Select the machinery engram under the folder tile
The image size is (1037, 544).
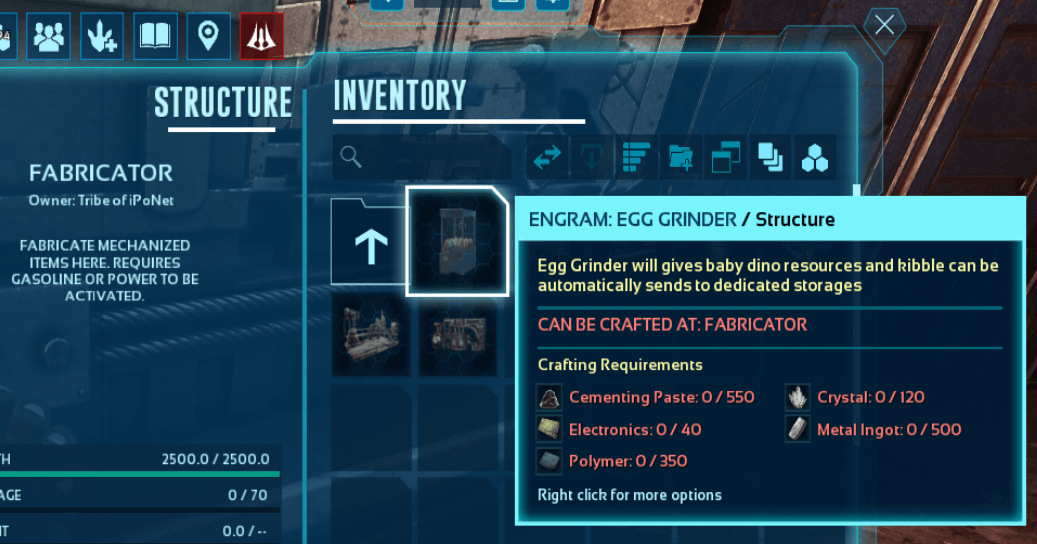pyautogui.click(x=370, y=333)
